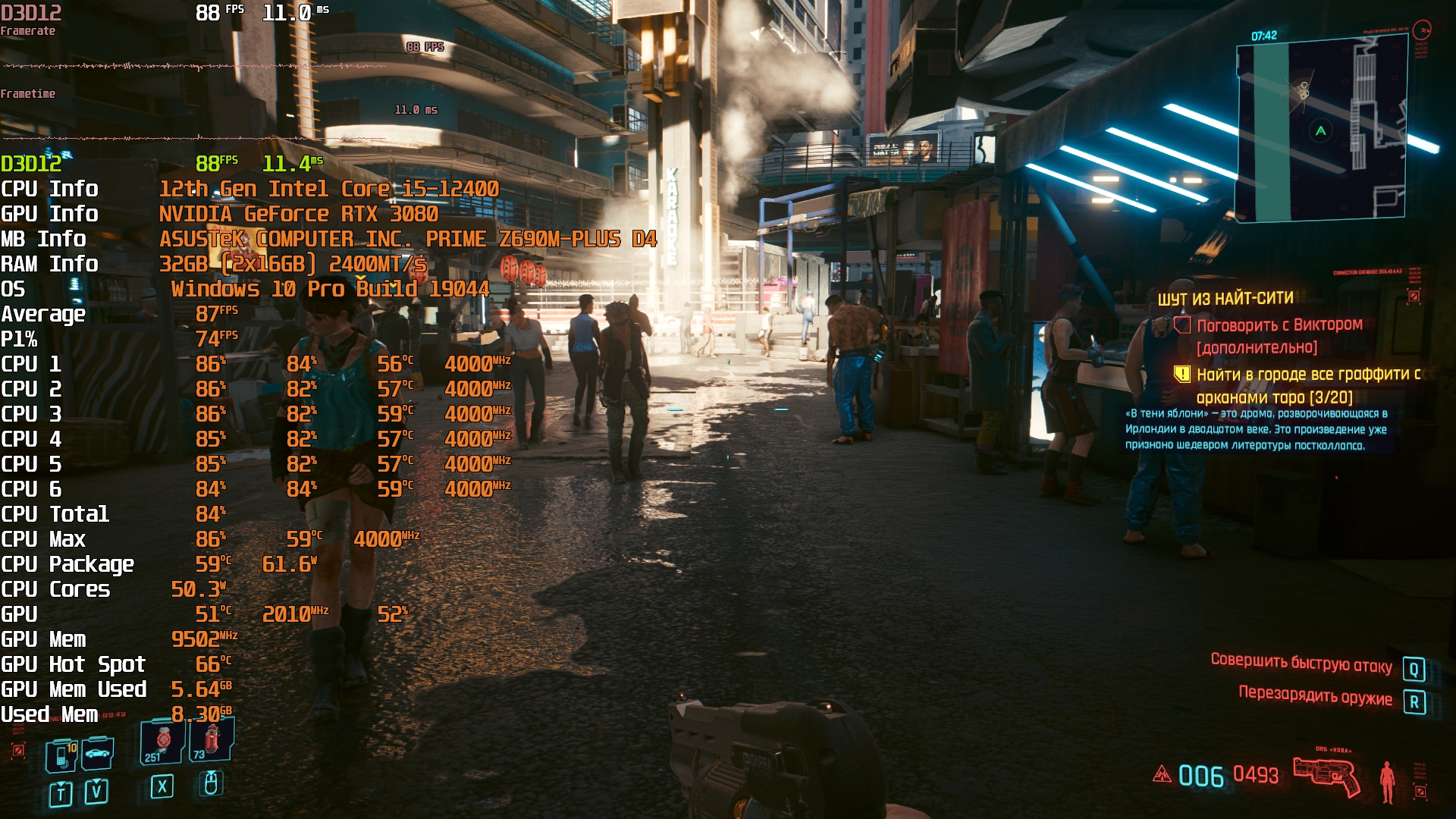Choose the optional talk to Viktor objective
1456x819 pixels.
coord(1279,335)
